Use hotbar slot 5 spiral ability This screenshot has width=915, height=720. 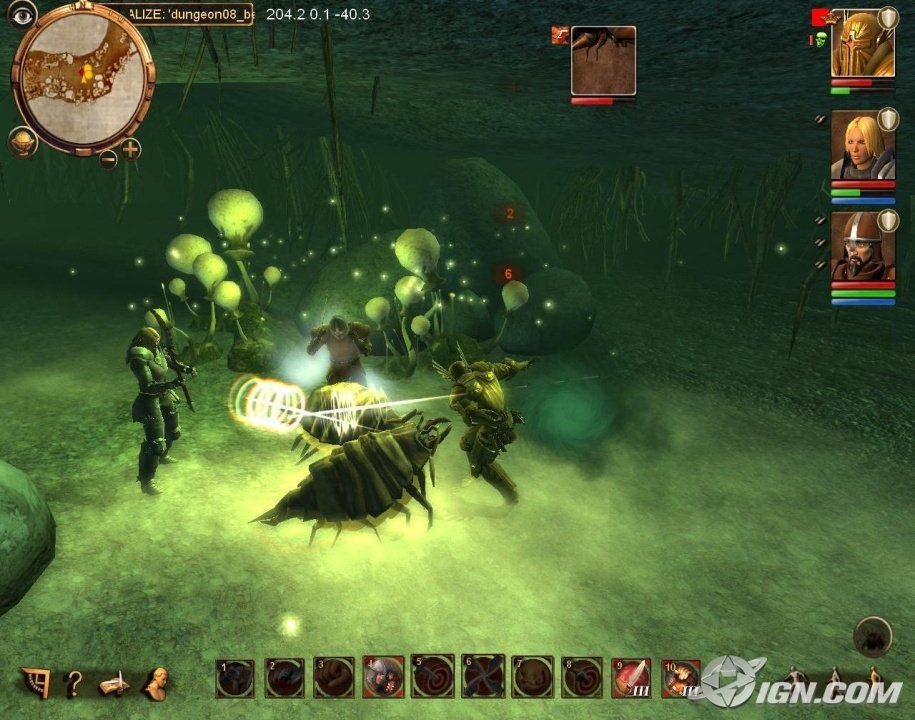(x=433, y=677)
